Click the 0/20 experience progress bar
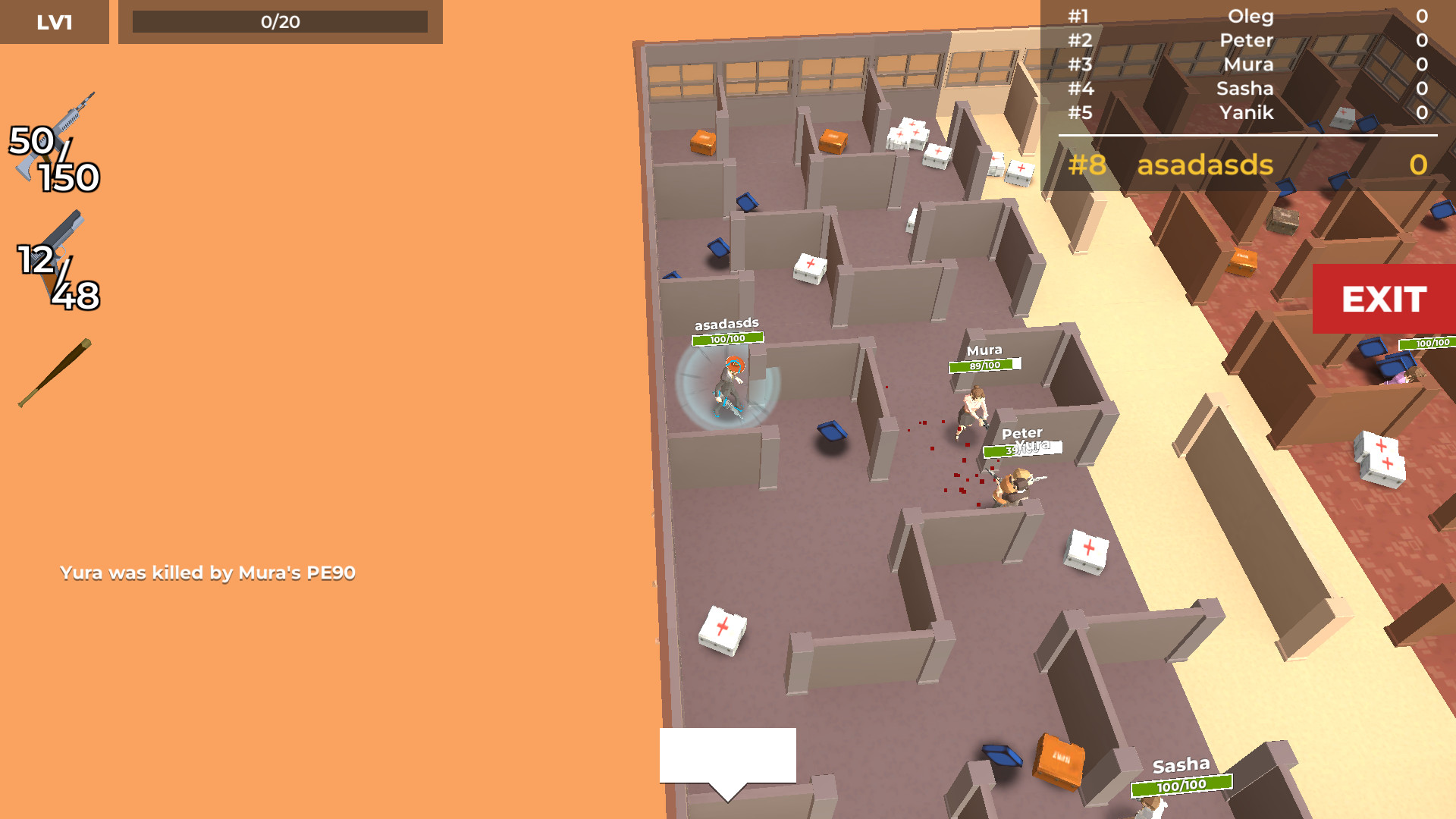This screenshot has width=1456, height=819. tap(281, 22)
